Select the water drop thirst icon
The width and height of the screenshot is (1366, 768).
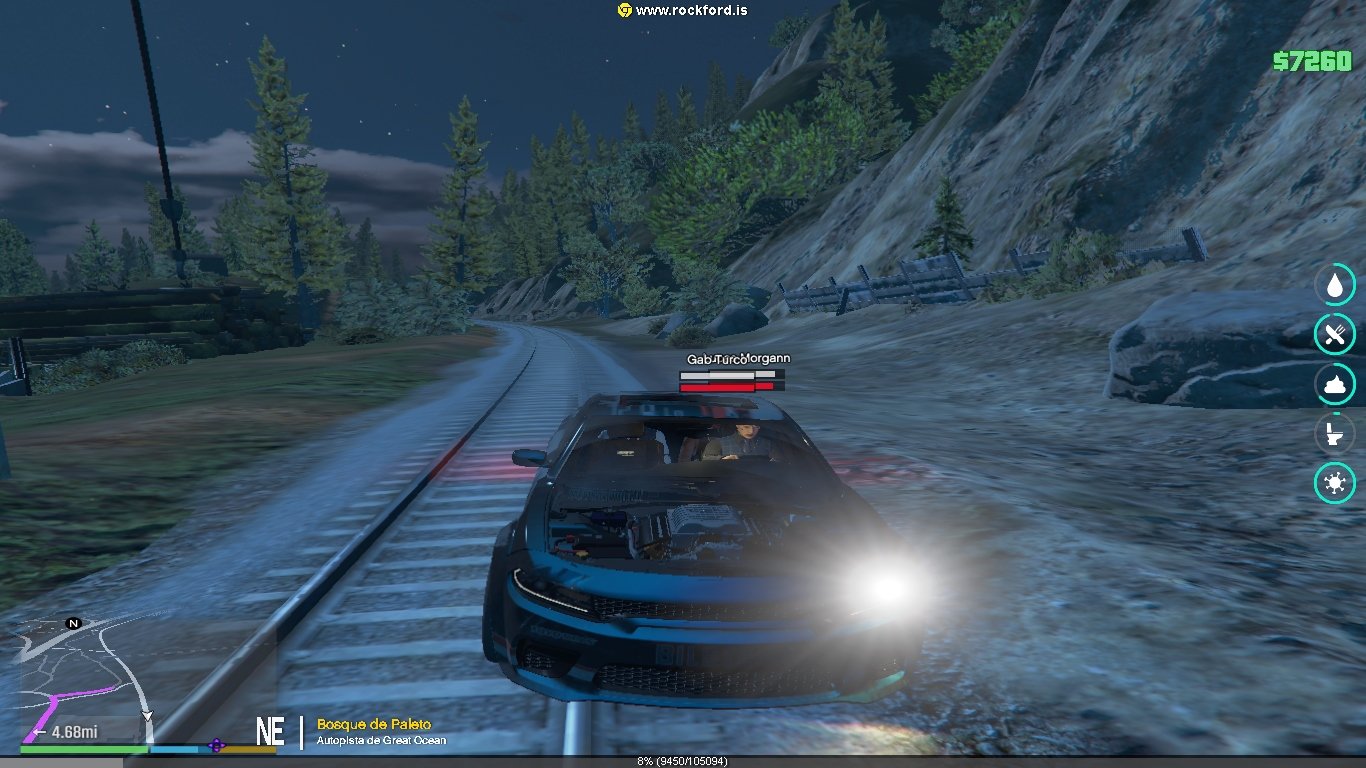(x=1334, y=285)
